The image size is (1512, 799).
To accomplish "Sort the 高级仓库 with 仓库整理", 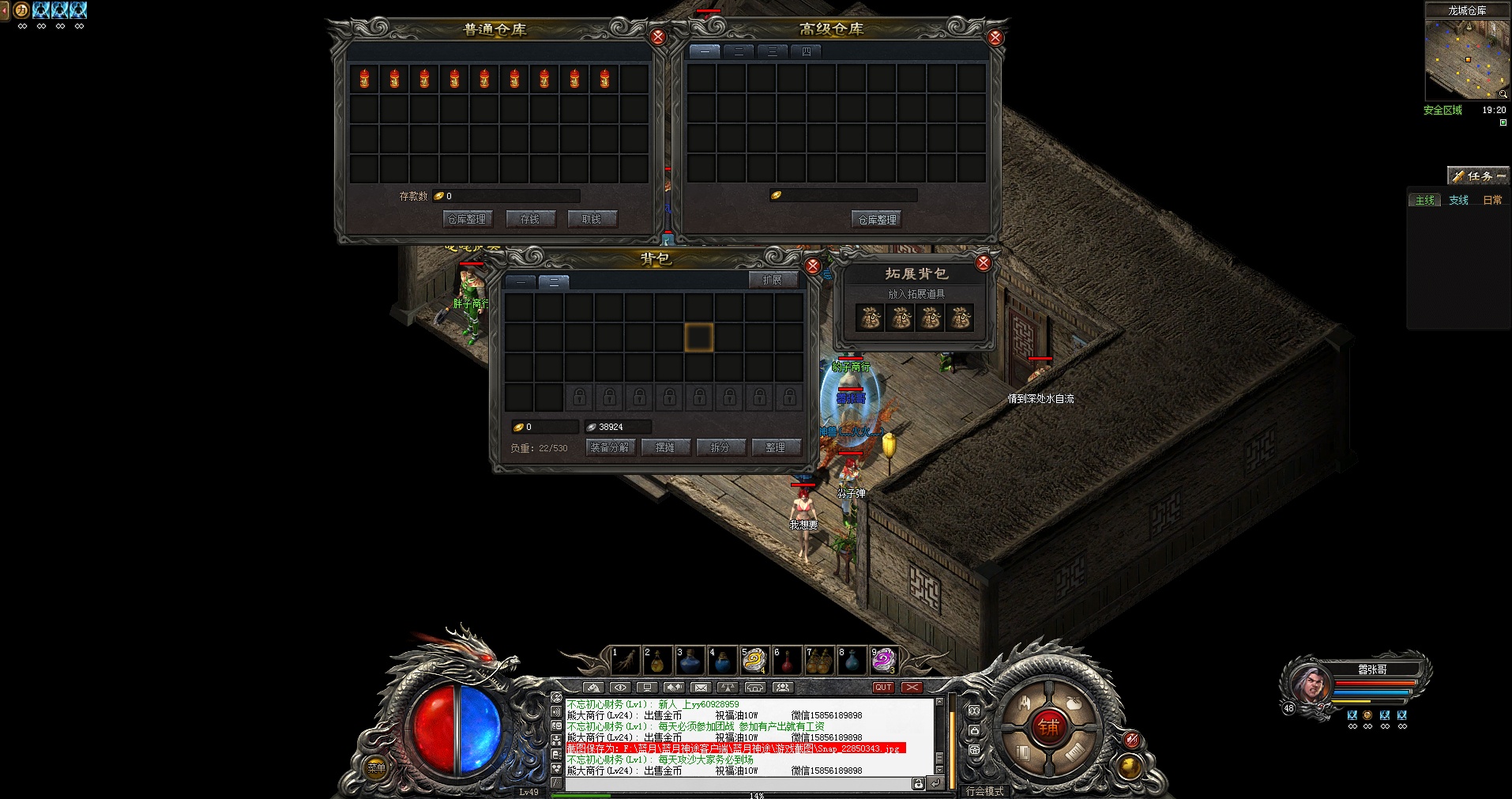I will coord(878,219).
